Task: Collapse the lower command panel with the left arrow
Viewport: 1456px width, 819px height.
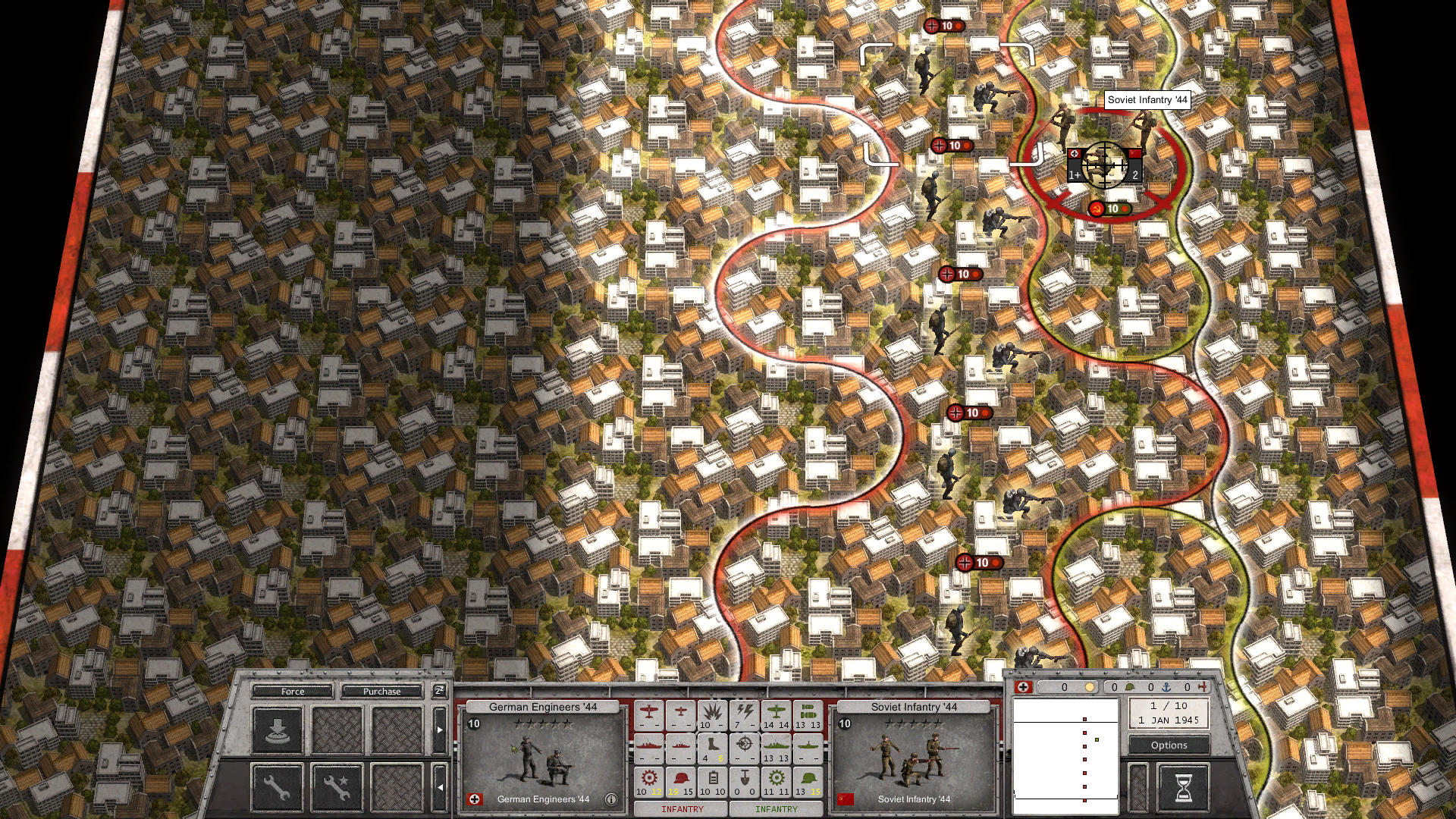Action: (440, 787)
